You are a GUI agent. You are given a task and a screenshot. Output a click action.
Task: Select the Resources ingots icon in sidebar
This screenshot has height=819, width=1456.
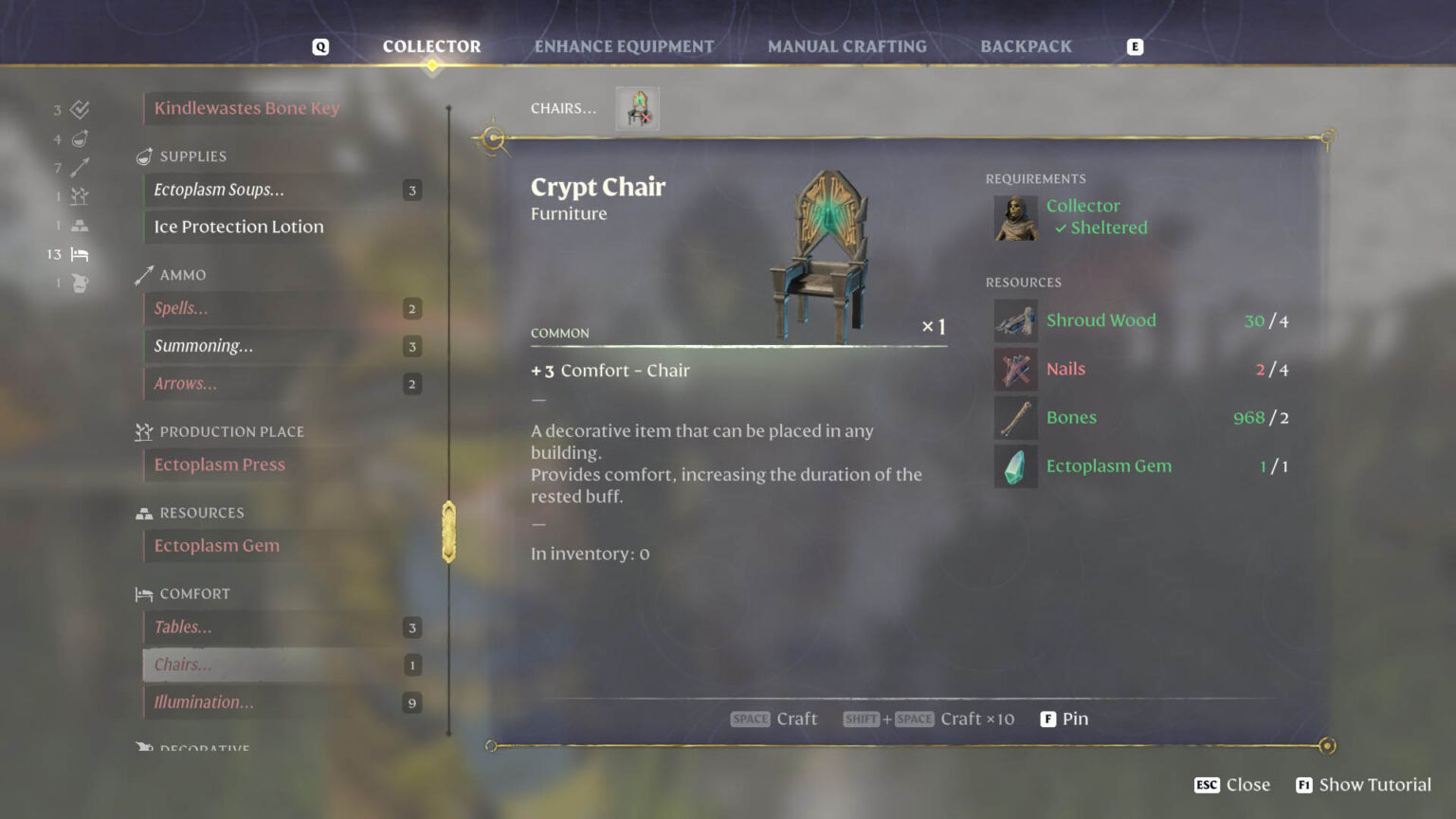tap(80, 225)
